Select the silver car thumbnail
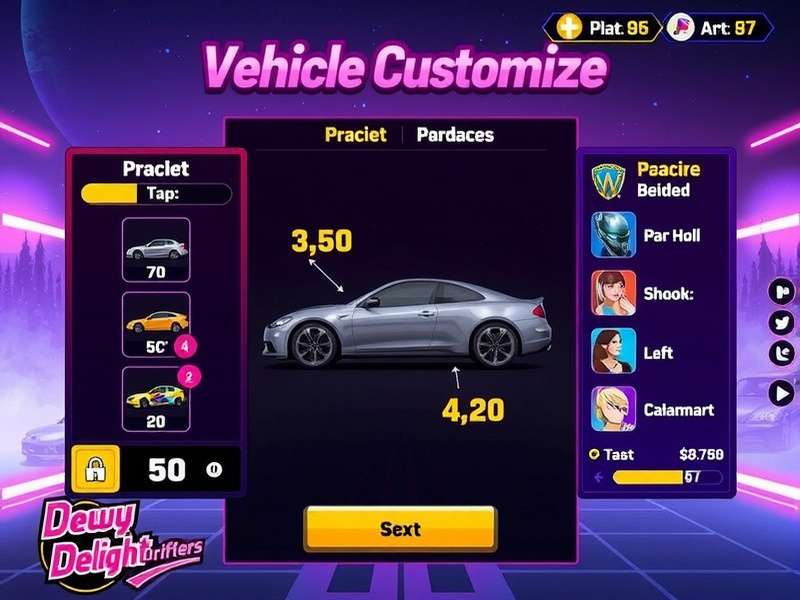Image resolution: width=800 pixels, height=600 pixels. 156,250
